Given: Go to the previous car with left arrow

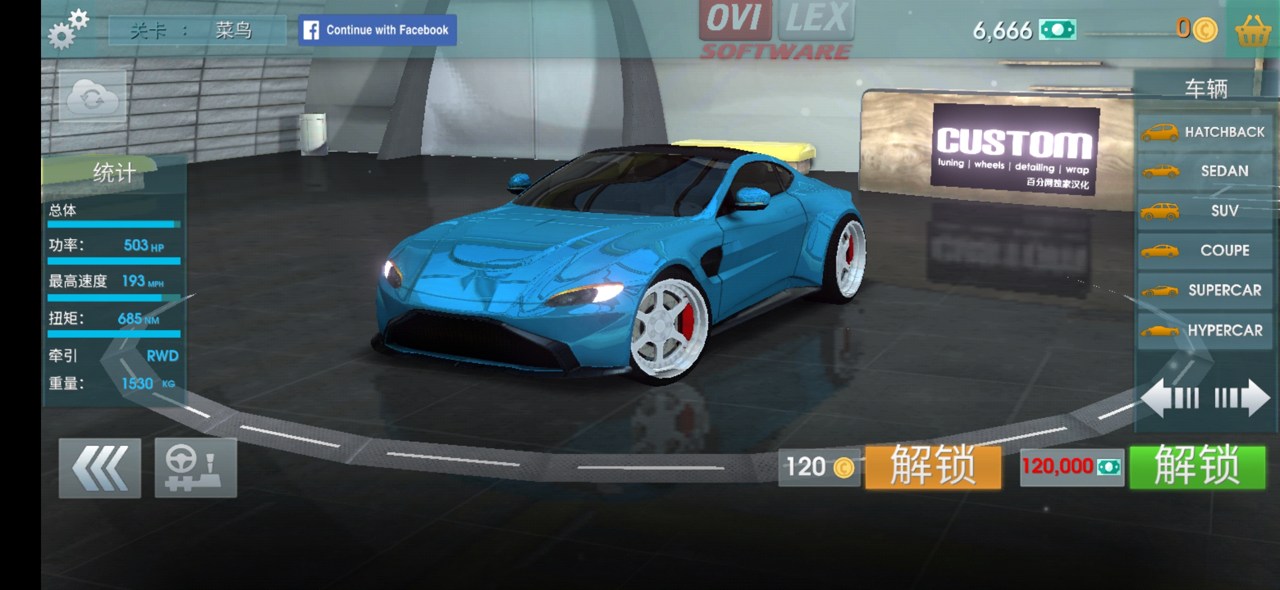Looking at the screenshot, I should tap(1170, 399).
